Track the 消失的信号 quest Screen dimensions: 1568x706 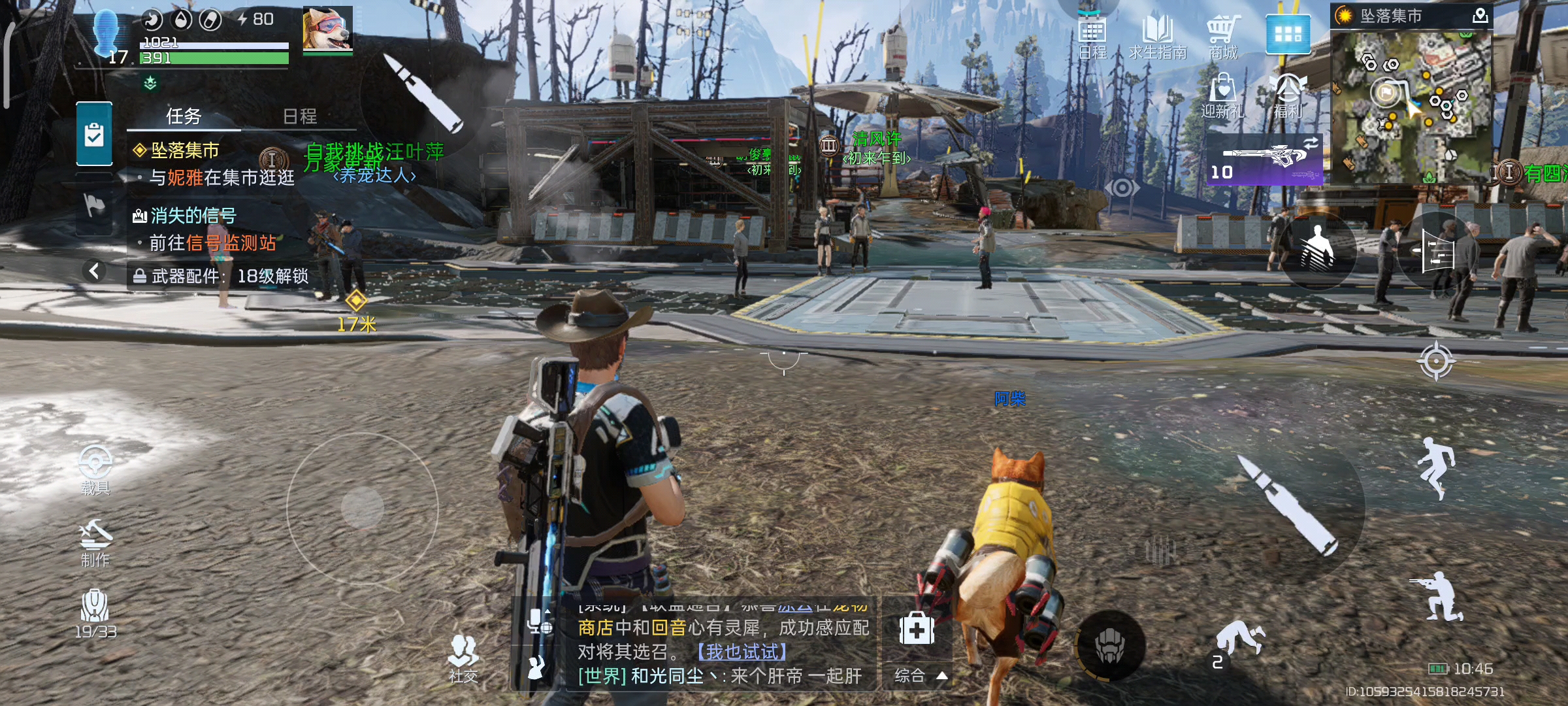tap(193, 215)
